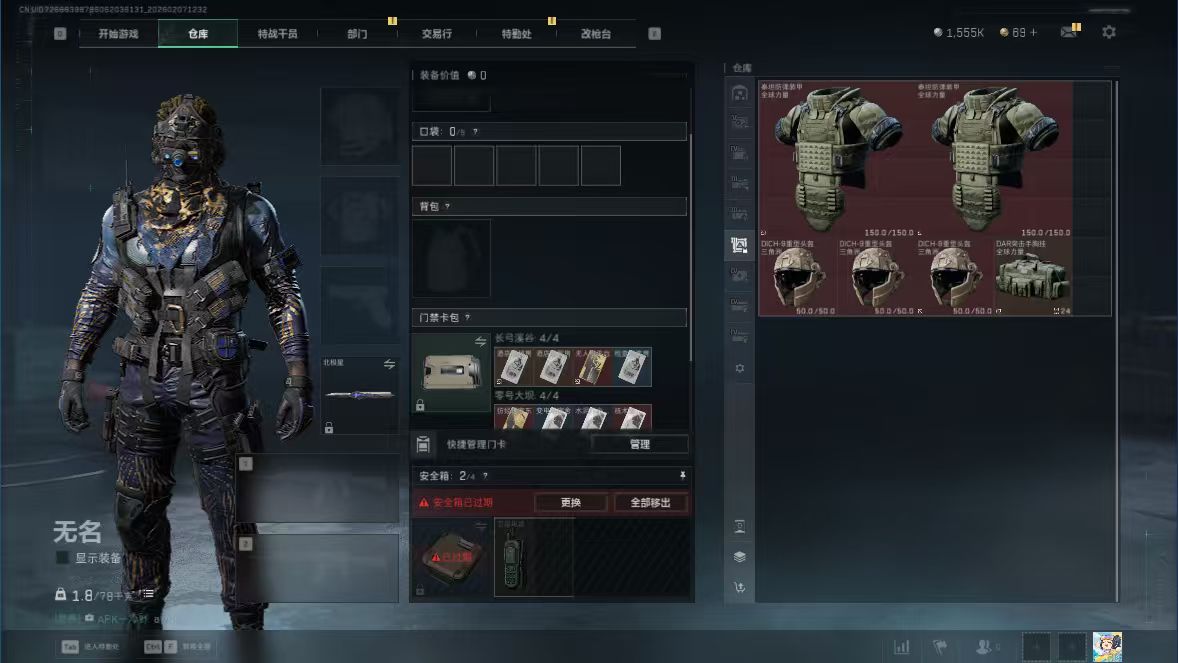Open the settings gear icon
1178x663 pixels.
coord(1108,32)
